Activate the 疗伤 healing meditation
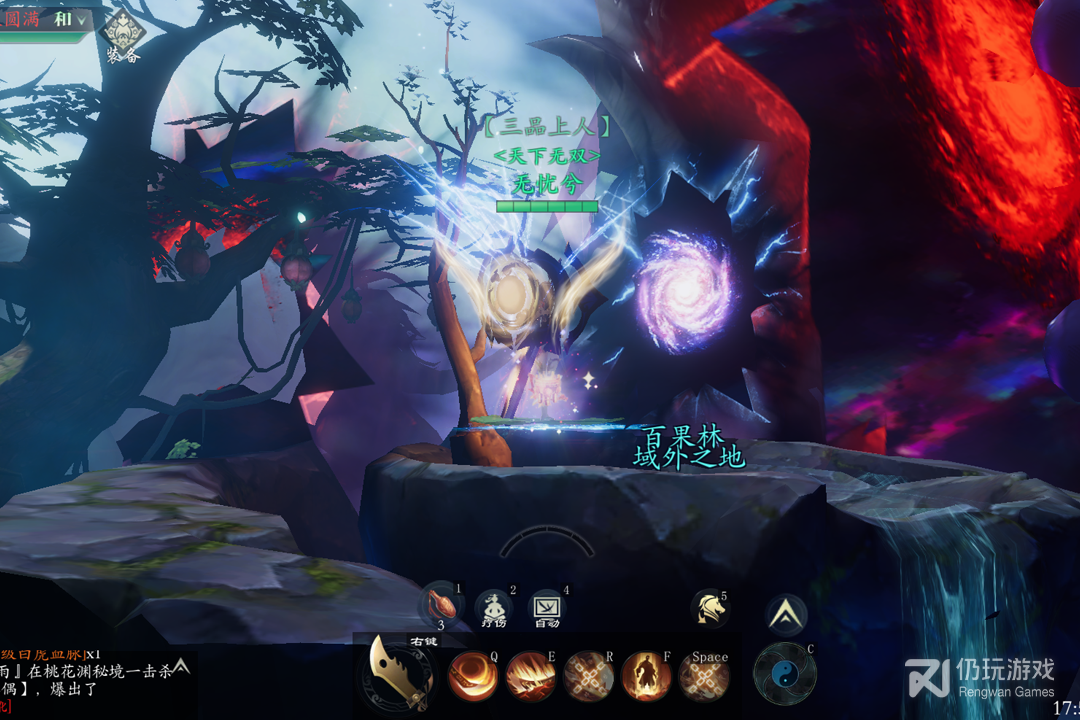Screen dimensions: 1080x720 [x=493, y=607]
